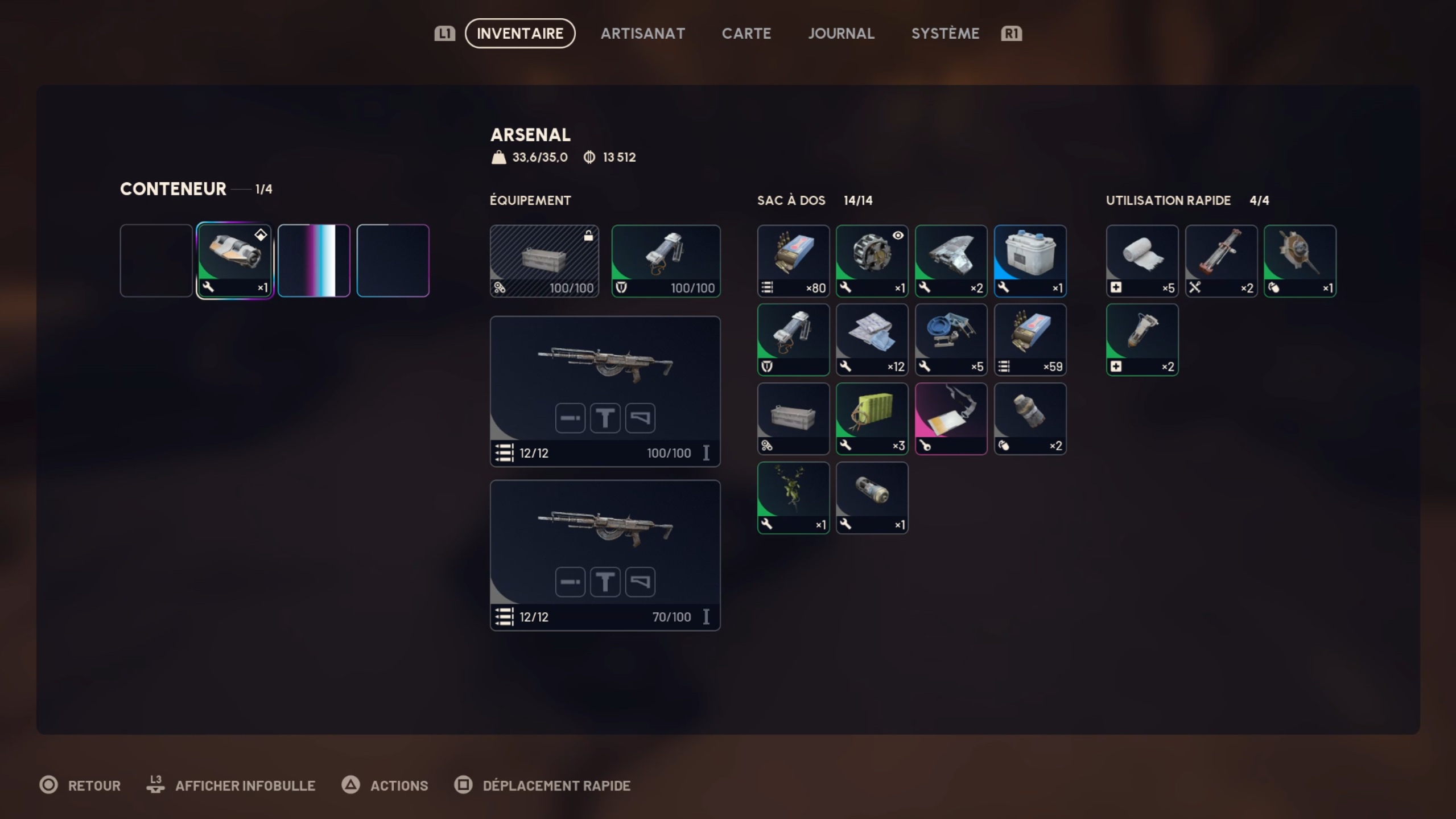Screen dimensions: 1456x819
Task: Select the green plant item in backpack
Action: (x=793, y=498)
